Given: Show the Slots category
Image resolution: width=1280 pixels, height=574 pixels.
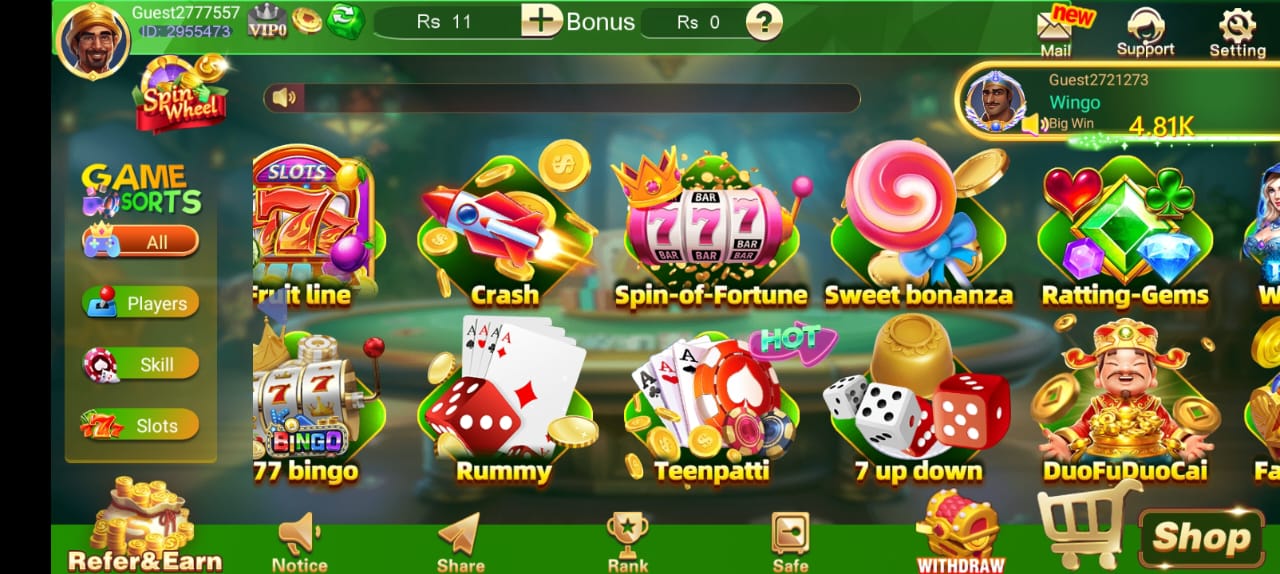Looking at the screenshot, I should (141, 425).
